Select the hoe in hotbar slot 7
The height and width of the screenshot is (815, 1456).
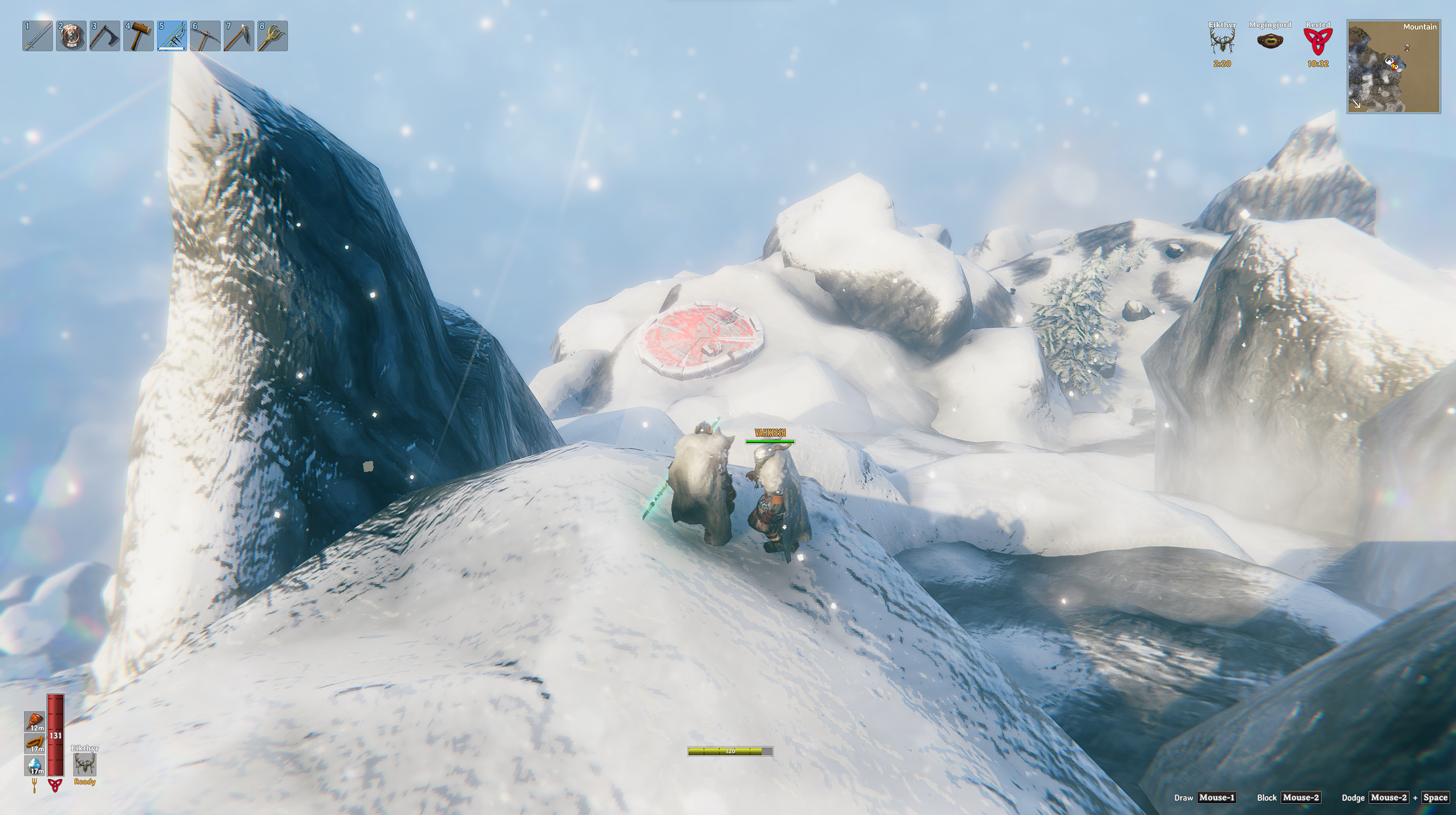pyautogui.click(x=239, y=36)
